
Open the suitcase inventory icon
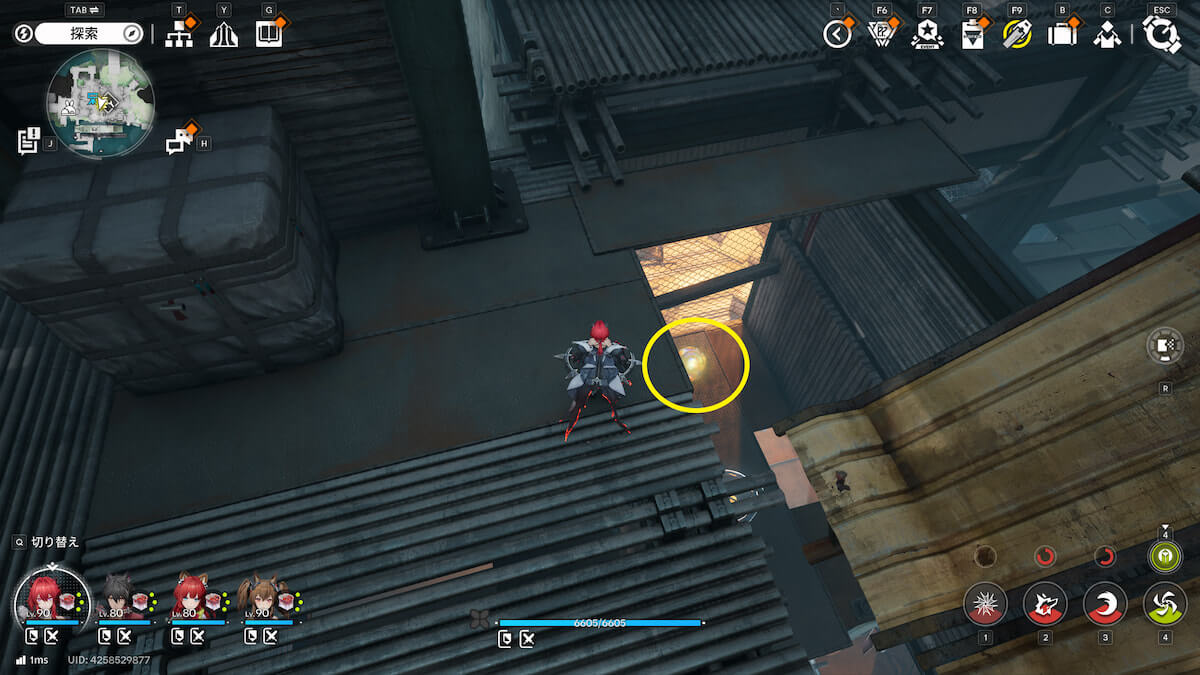[x=1061, y=34]
